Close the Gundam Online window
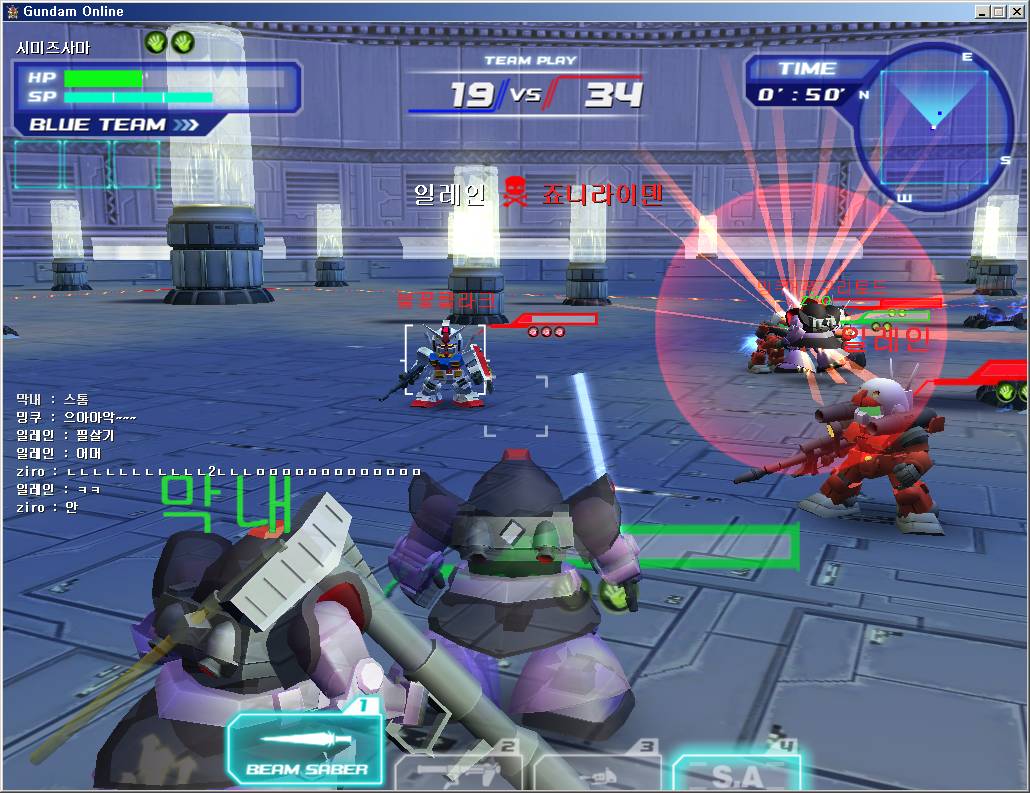1030x793 pixels. point(1018,11)
